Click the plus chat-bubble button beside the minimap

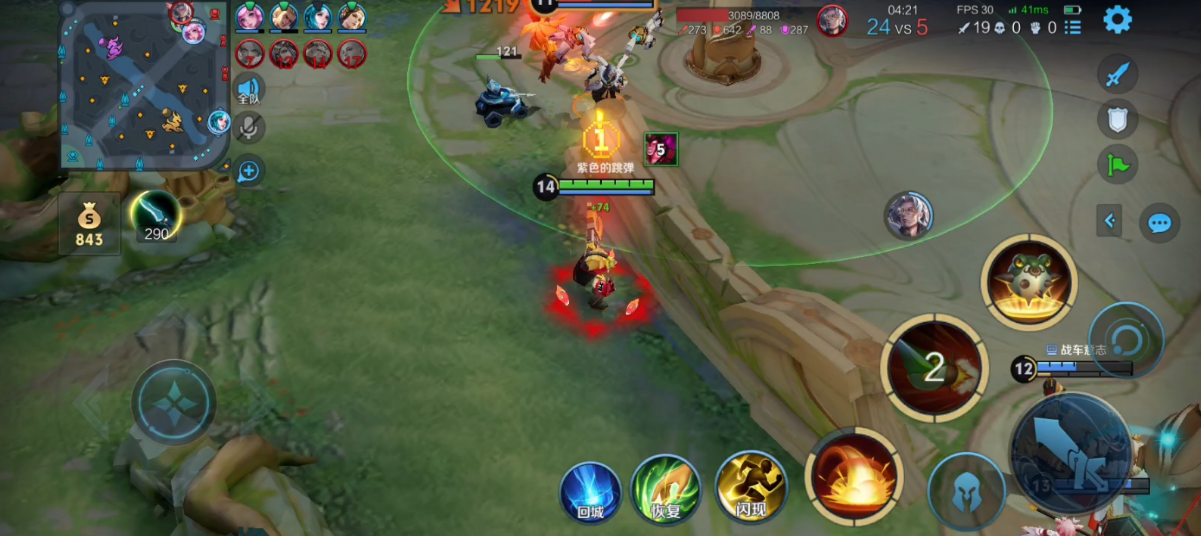coord(248,171)
